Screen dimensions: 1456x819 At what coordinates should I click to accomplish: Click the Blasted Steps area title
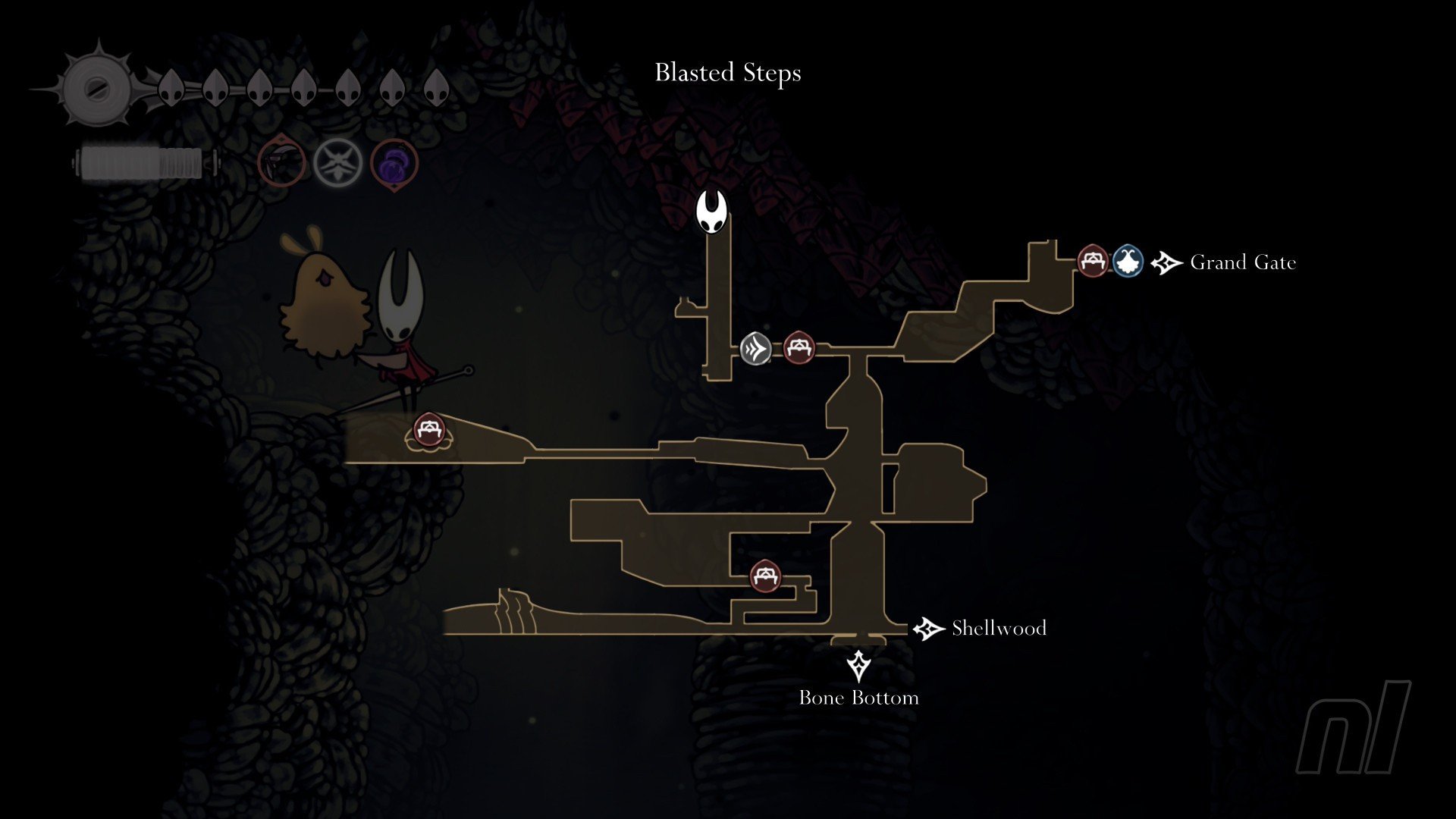click(x=728, y=73)
